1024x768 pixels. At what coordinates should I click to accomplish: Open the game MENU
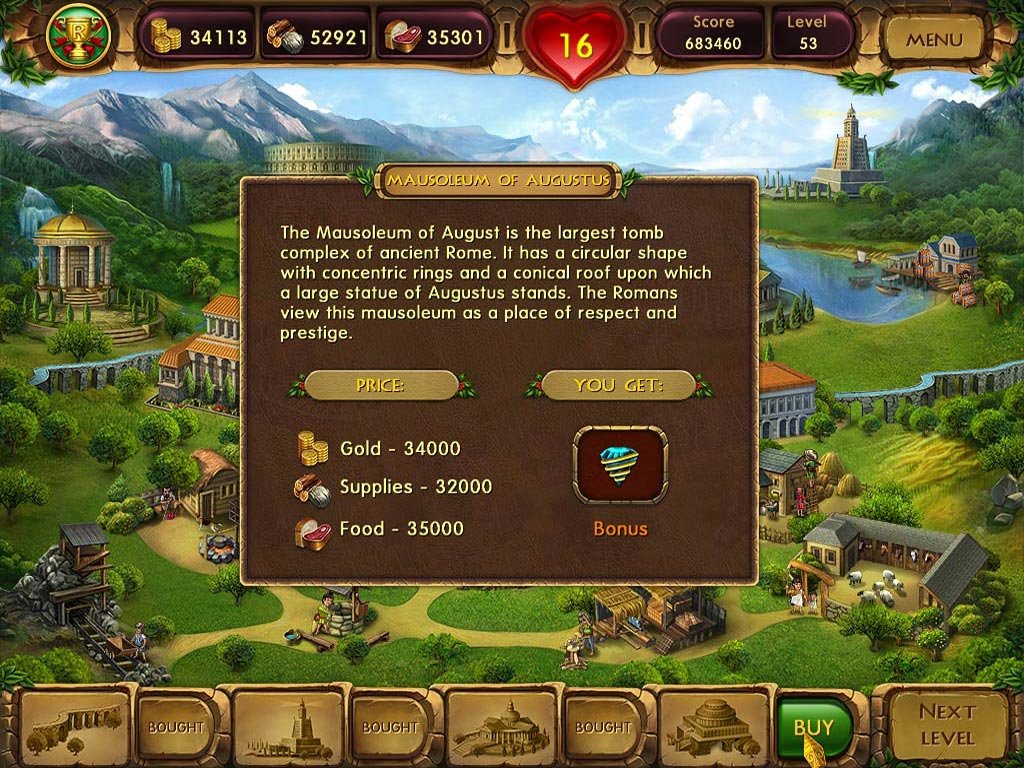click(x=933, y=41)
